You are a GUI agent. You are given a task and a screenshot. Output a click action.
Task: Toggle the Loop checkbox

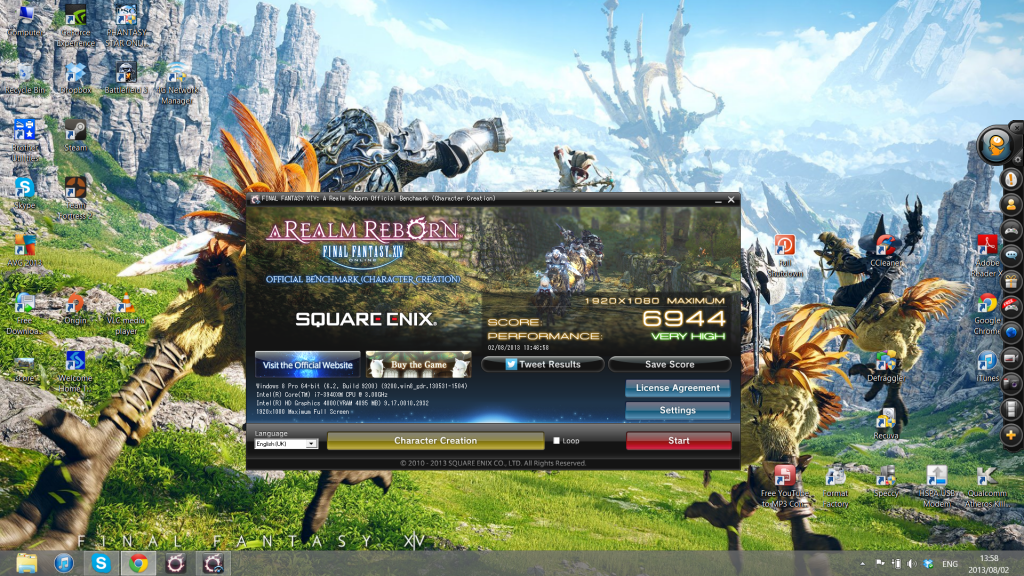(x=557, y=440)
